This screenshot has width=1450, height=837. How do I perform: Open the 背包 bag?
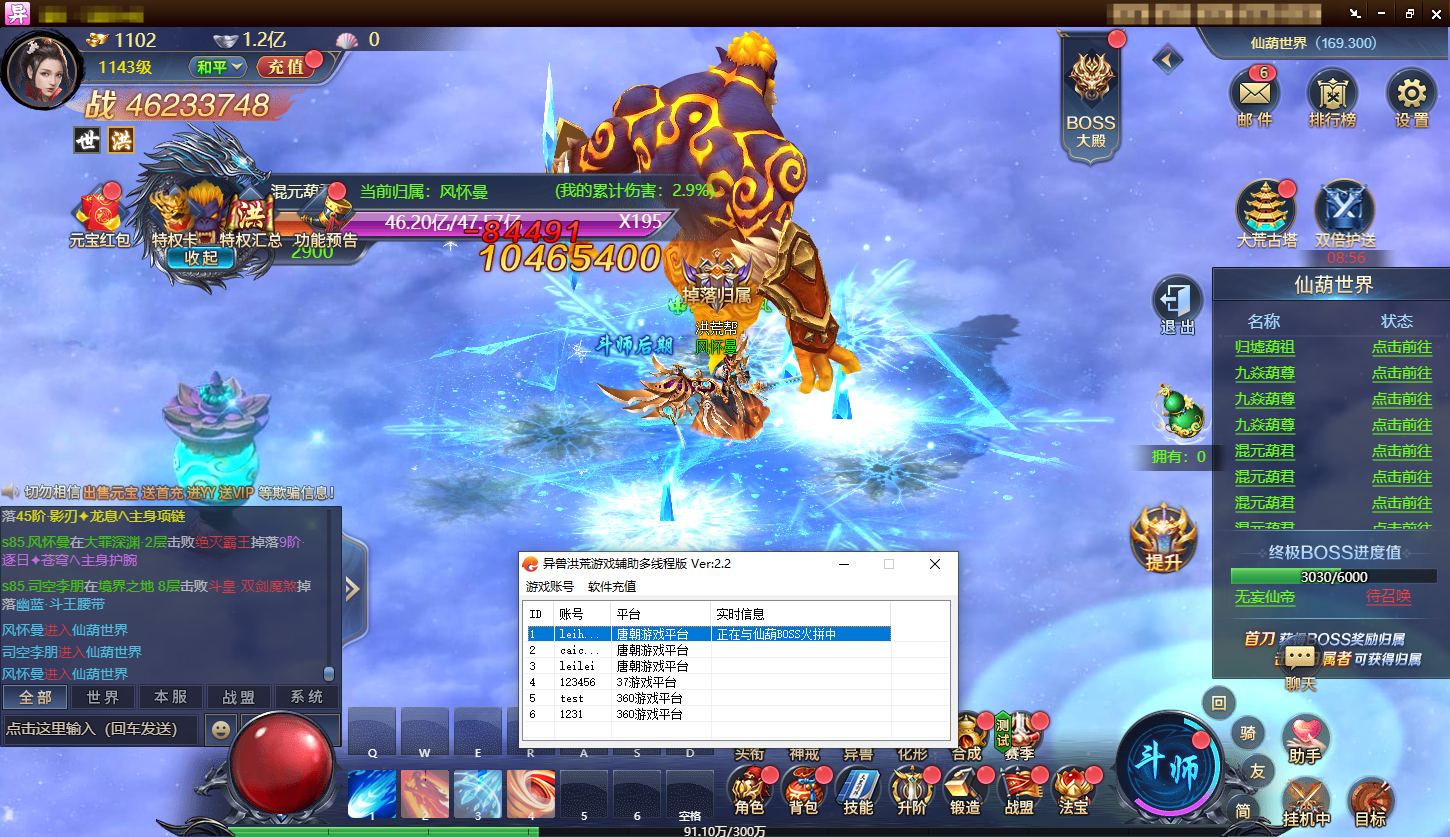point(803,791)
